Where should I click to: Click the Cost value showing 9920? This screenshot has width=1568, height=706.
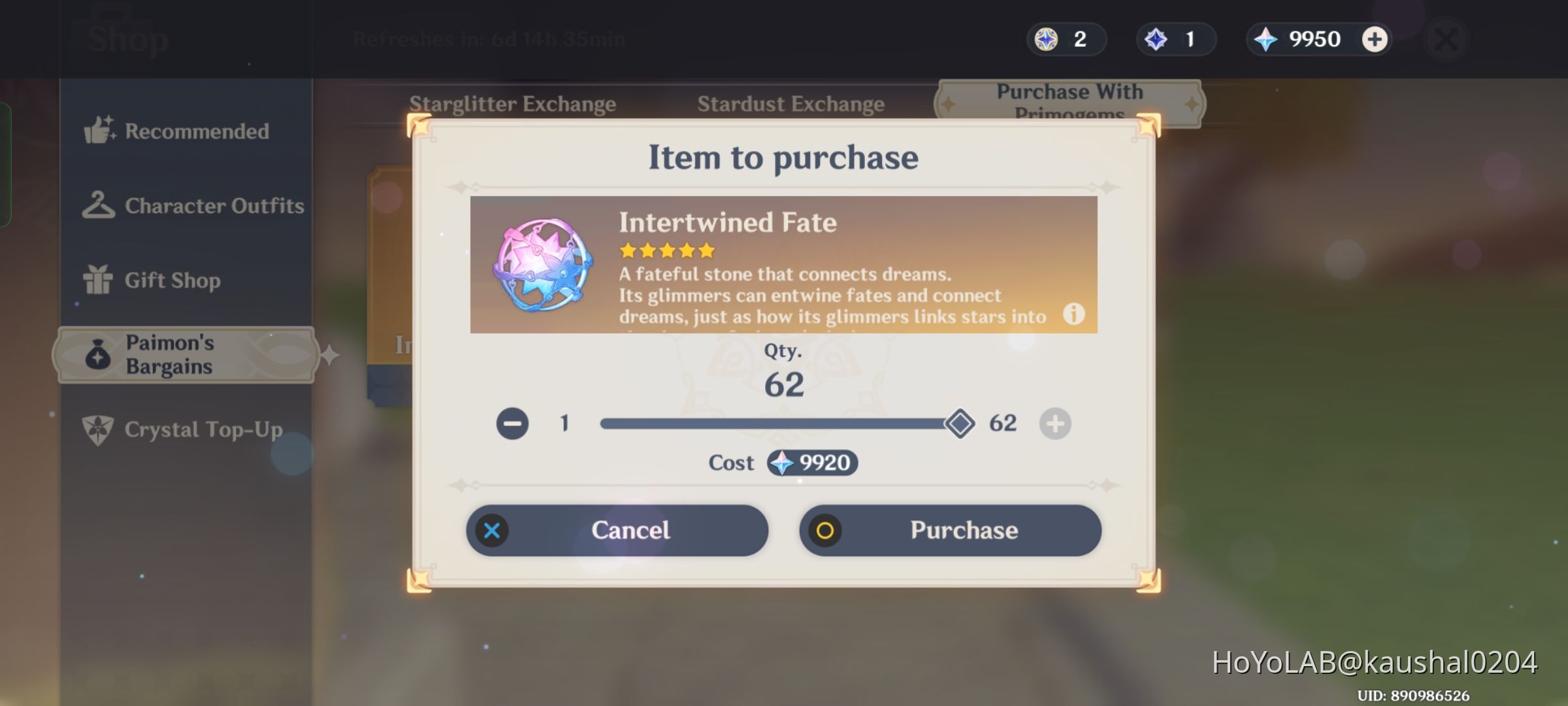[x=813, y=463]
